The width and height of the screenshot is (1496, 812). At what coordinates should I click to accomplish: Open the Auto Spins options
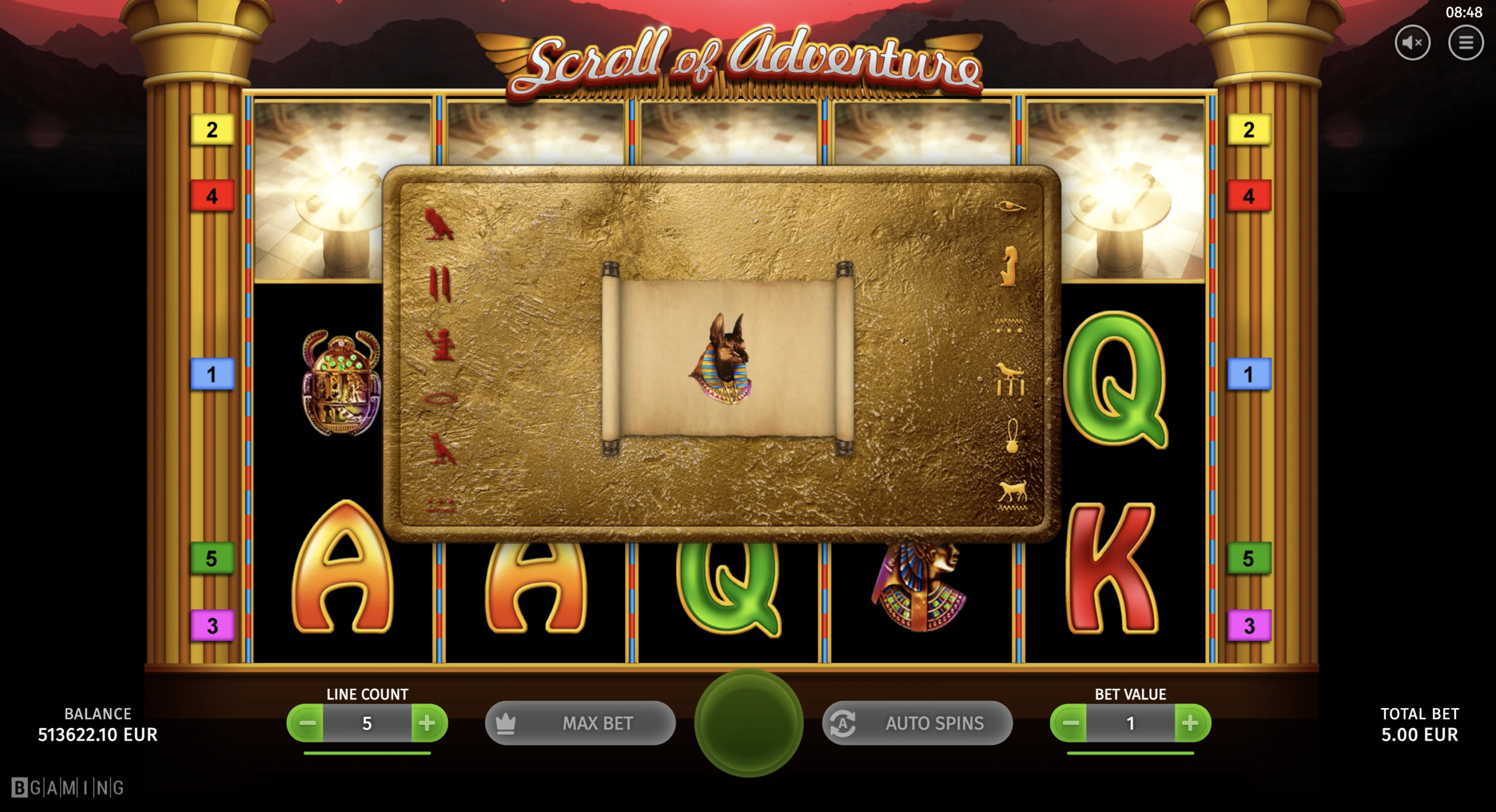tap(917, 723)
